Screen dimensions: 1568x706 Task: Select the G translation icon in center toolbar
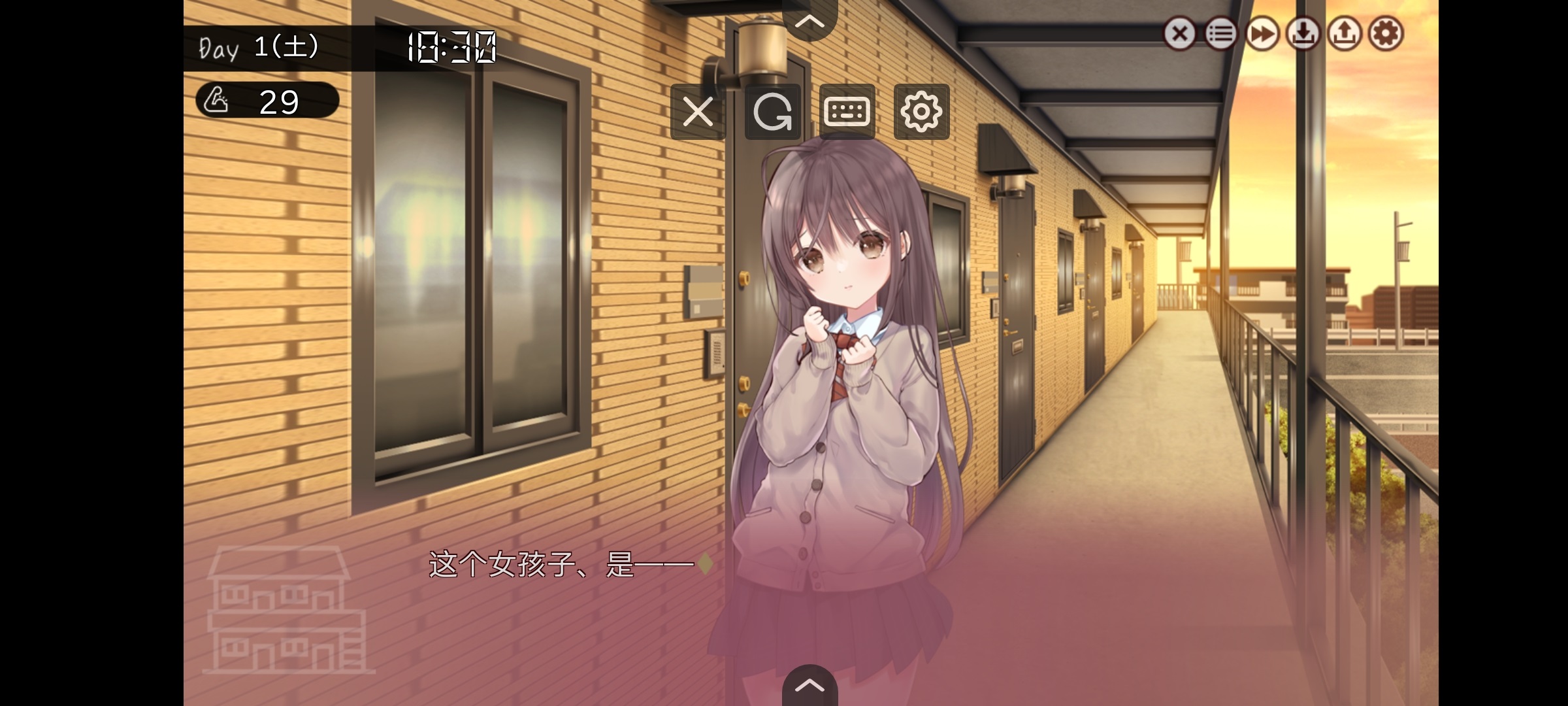[x=772, y=111]
